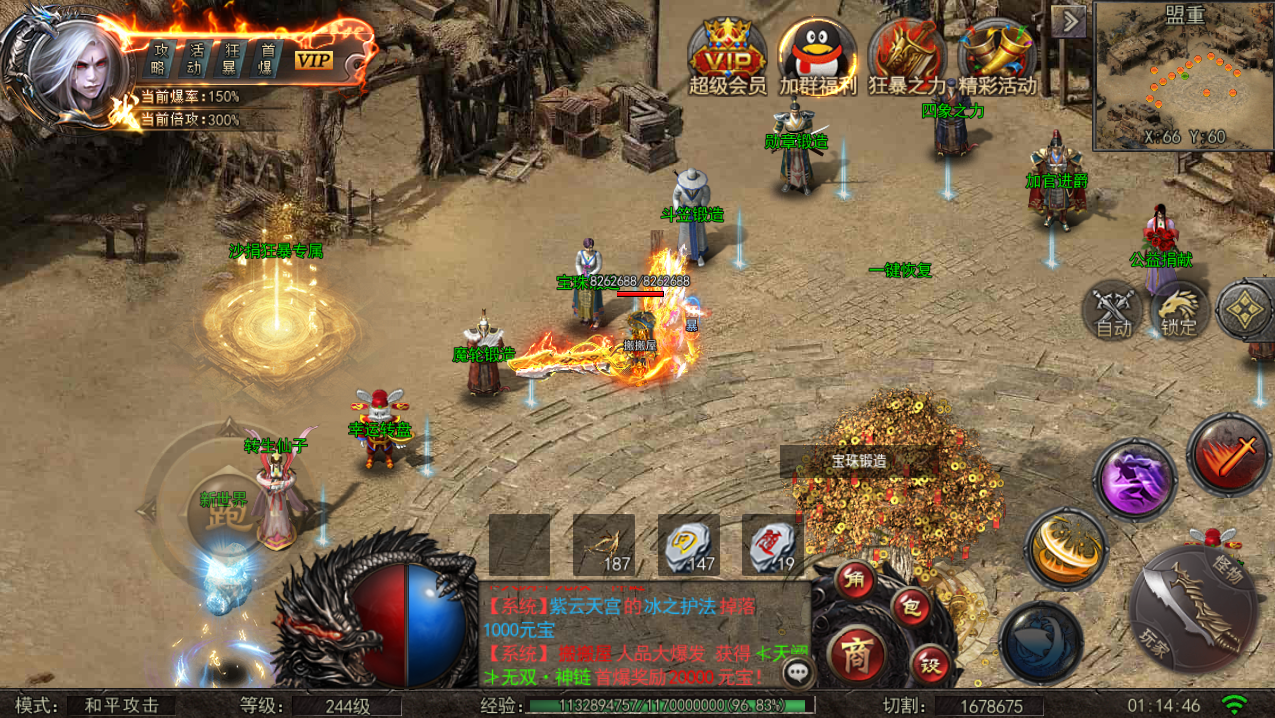Click the 狂暴 button beside the portrait
Viewport: 1275px width, 718px height.
point(232,59)
